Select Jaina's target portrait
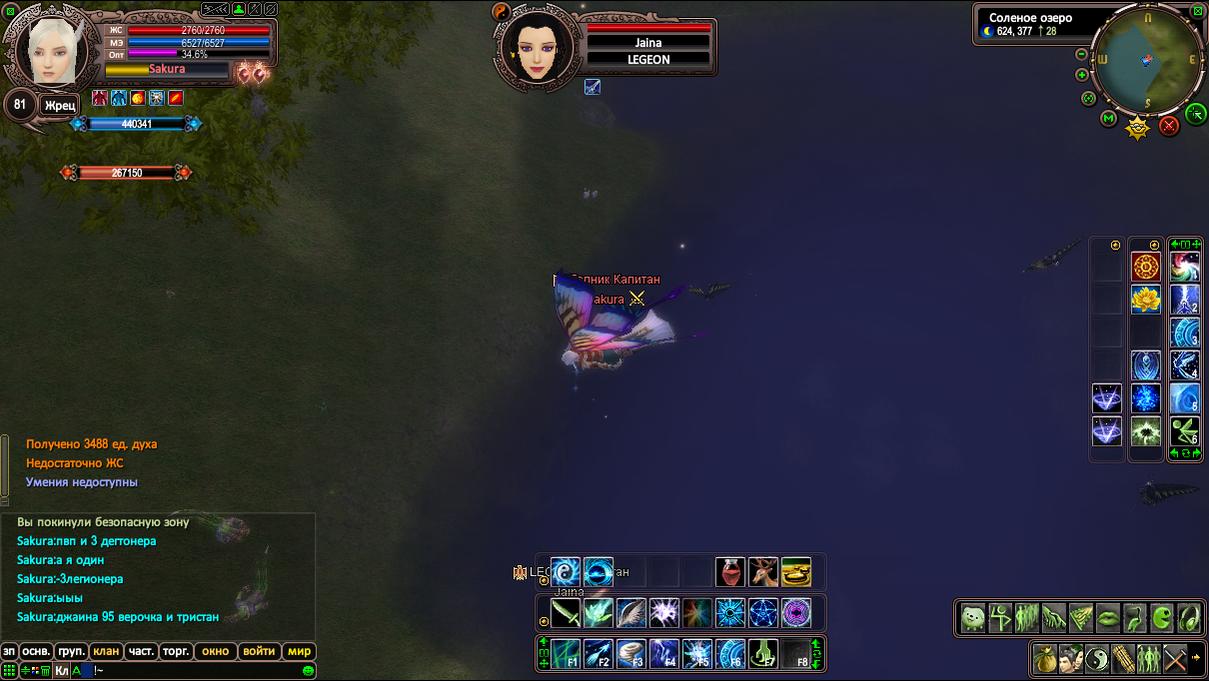The image size is (1209, 681). 538,46
